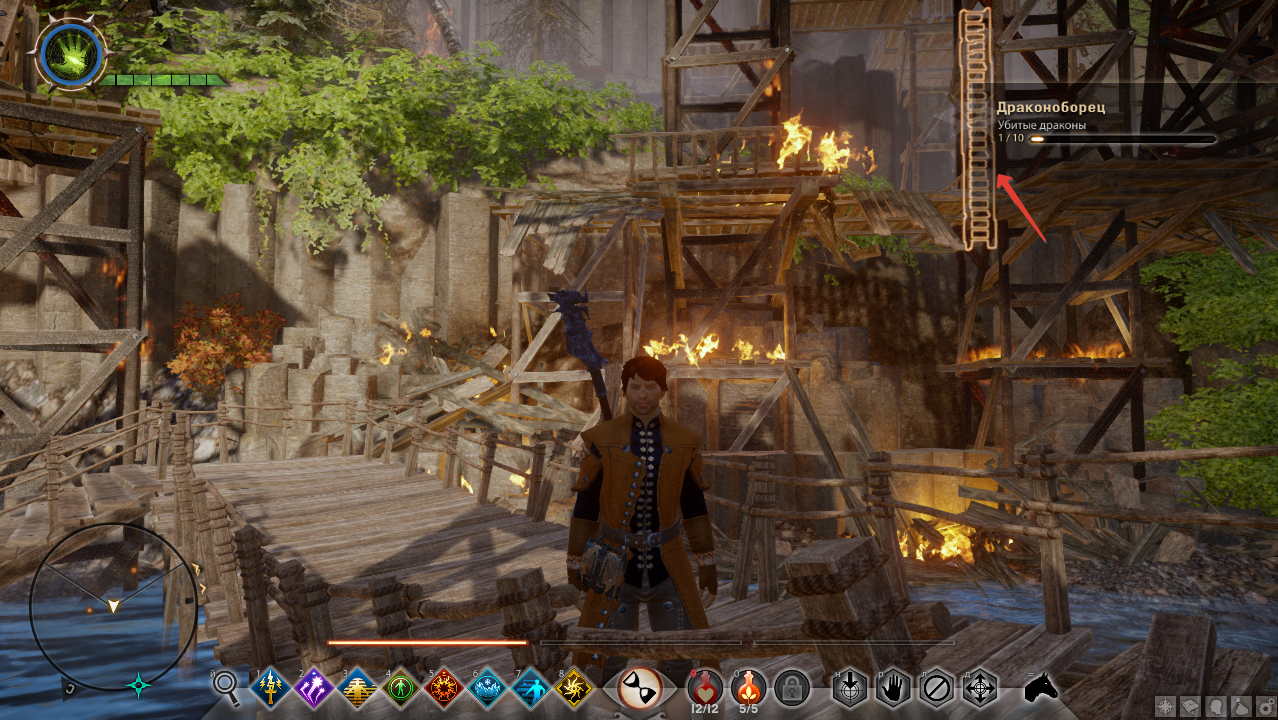The width and height of the screenshot is (1278, 720).
Task: Use the golden striped figure ability in slot 3
Action: coord(358,687)
